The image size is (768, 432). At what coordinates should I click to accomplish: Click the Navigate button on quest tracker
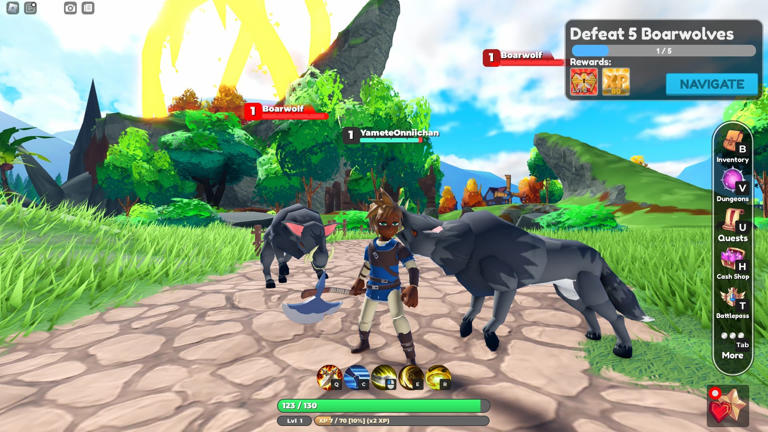(711, 84)
